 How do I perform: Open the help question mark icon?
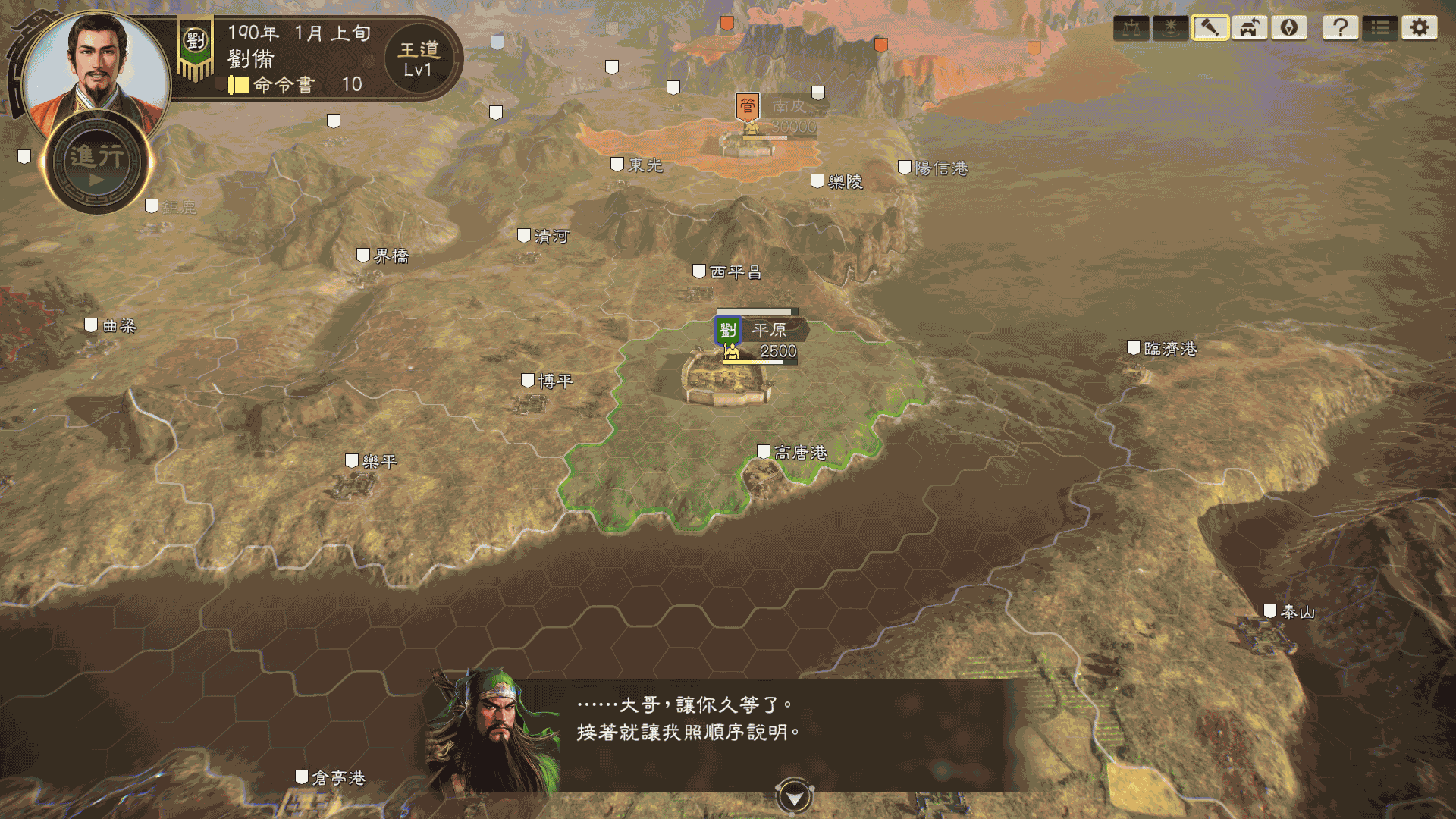(x=1341, y=28)
